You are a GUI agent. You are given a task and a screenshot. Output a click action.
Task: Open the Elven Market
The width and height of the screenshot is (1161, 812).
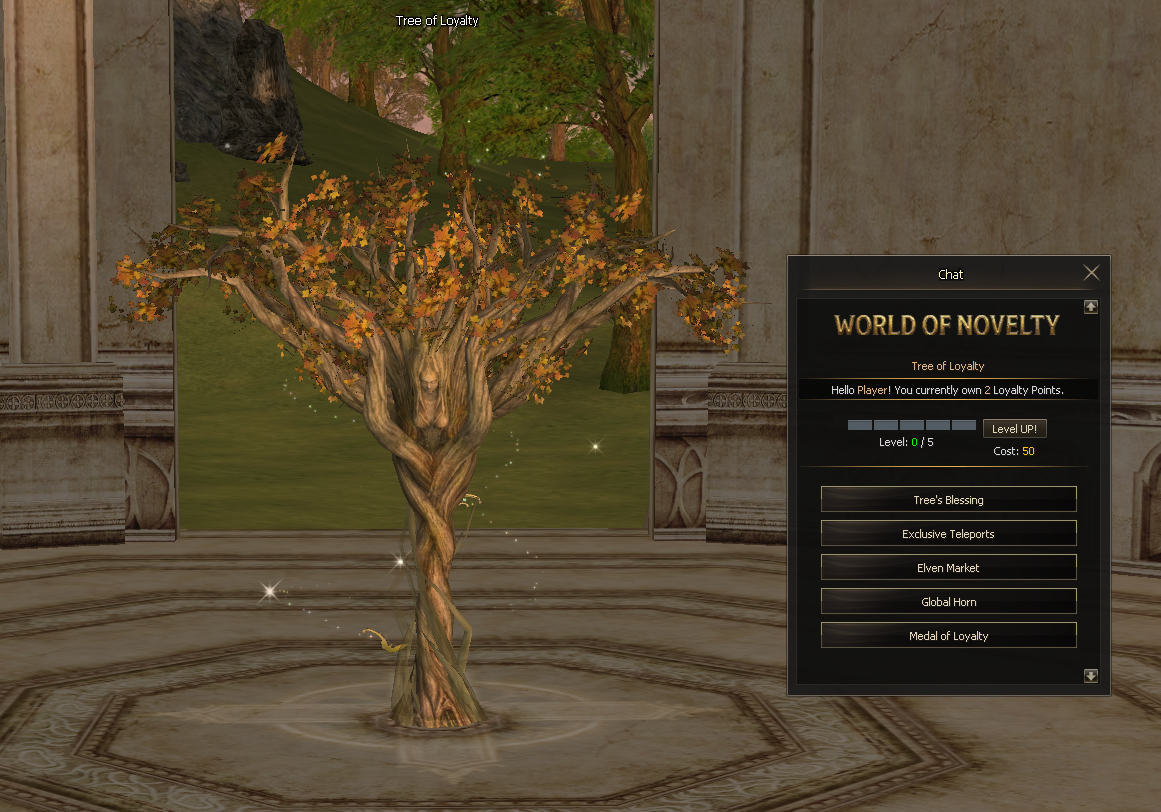tap(948, 568)
